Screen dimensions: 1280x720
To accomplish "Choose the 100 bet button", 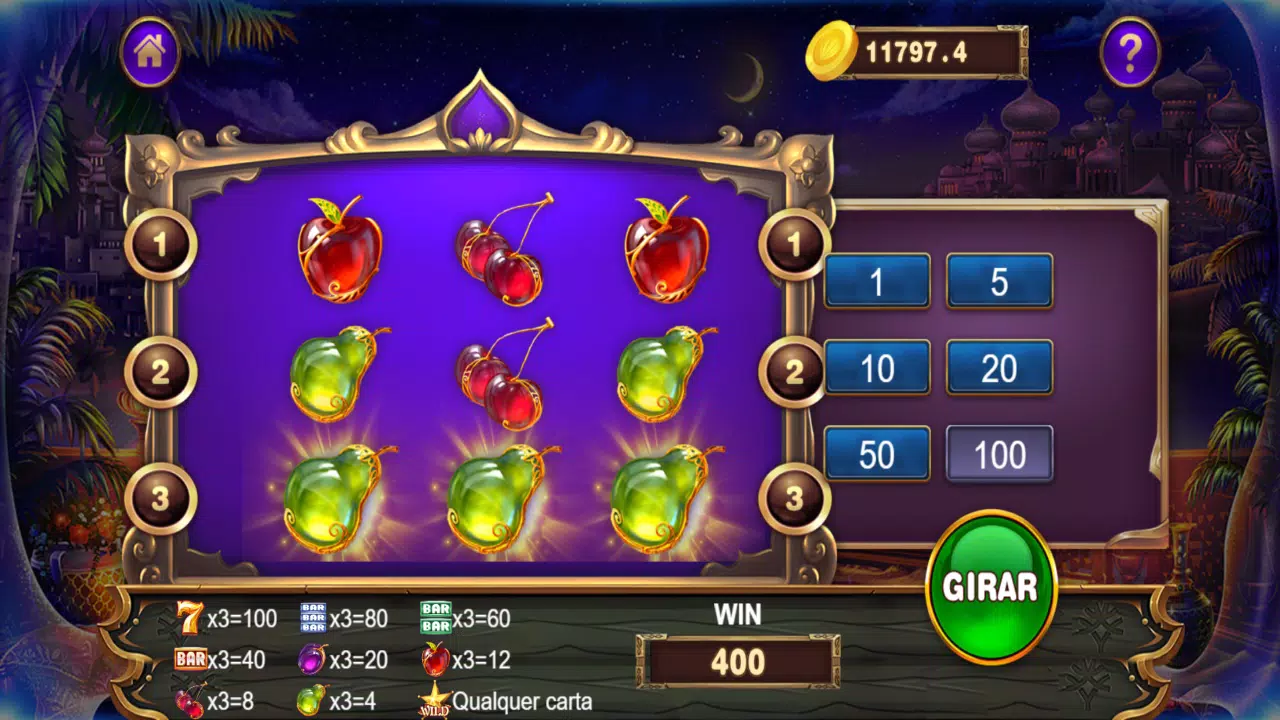I will 999,454.
